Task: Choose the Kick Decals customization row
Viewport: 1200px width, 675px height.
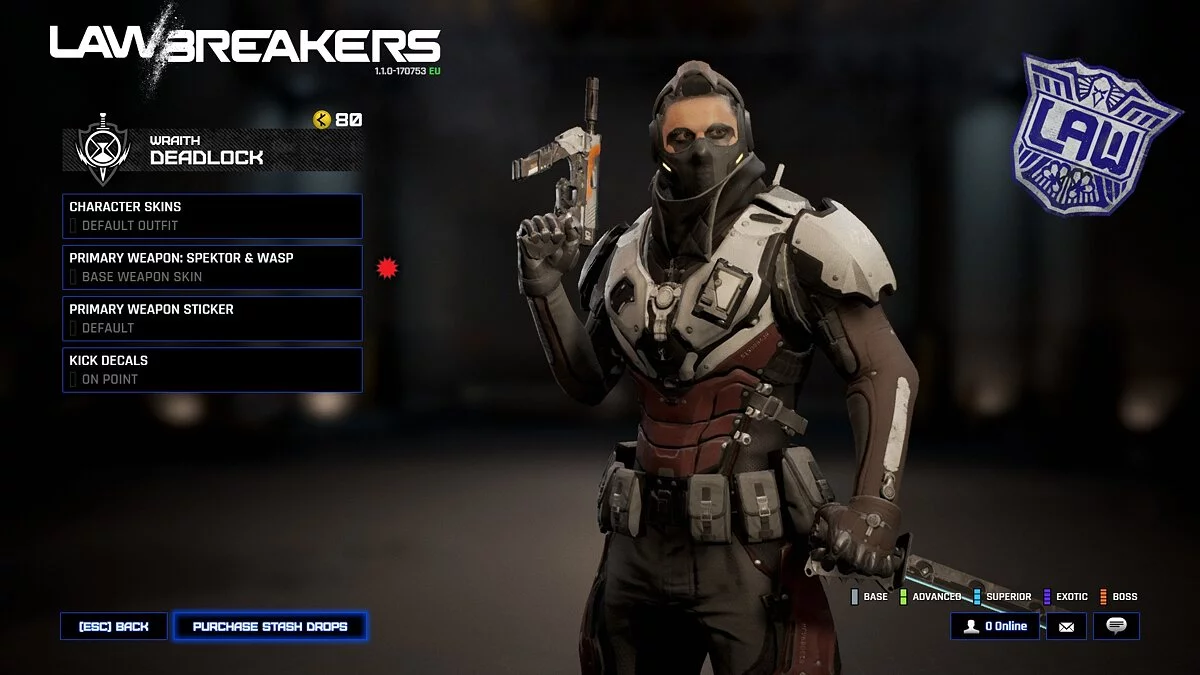Action: click(x=212, y=369)
